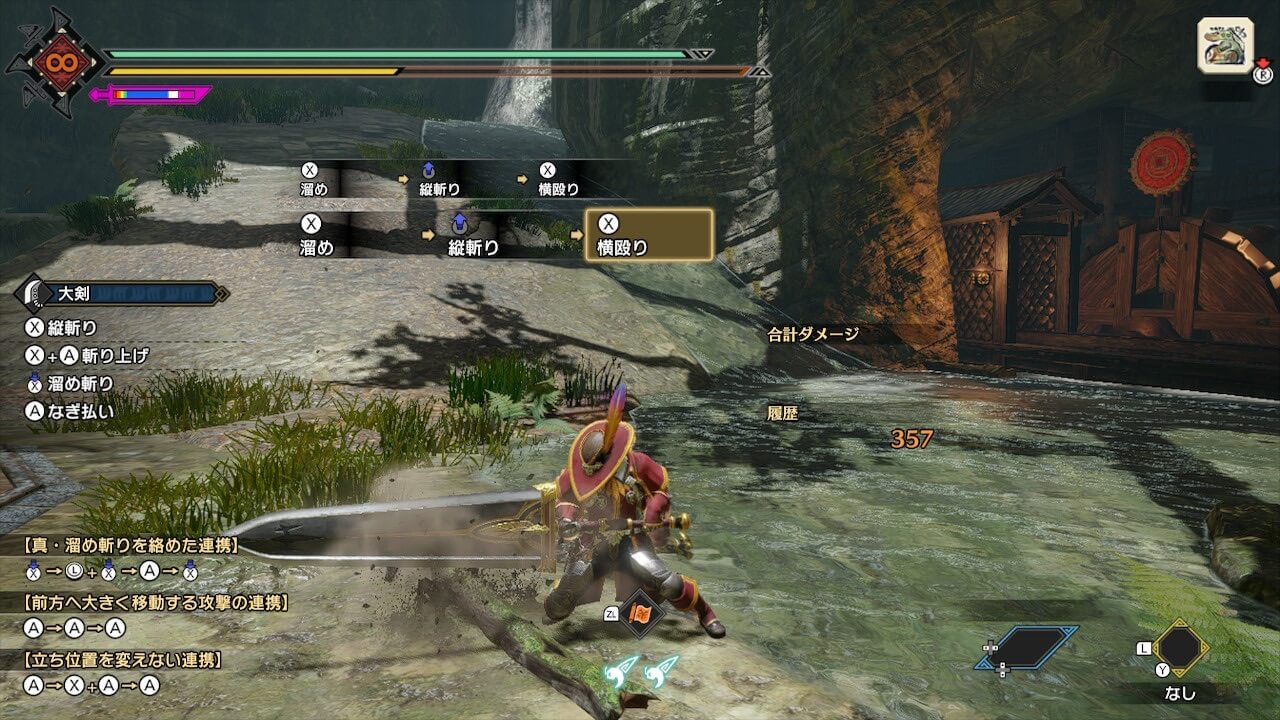Choose the highlighted 横殴り combo step
Screen dimensions: 1280x720
click(649, 235)
